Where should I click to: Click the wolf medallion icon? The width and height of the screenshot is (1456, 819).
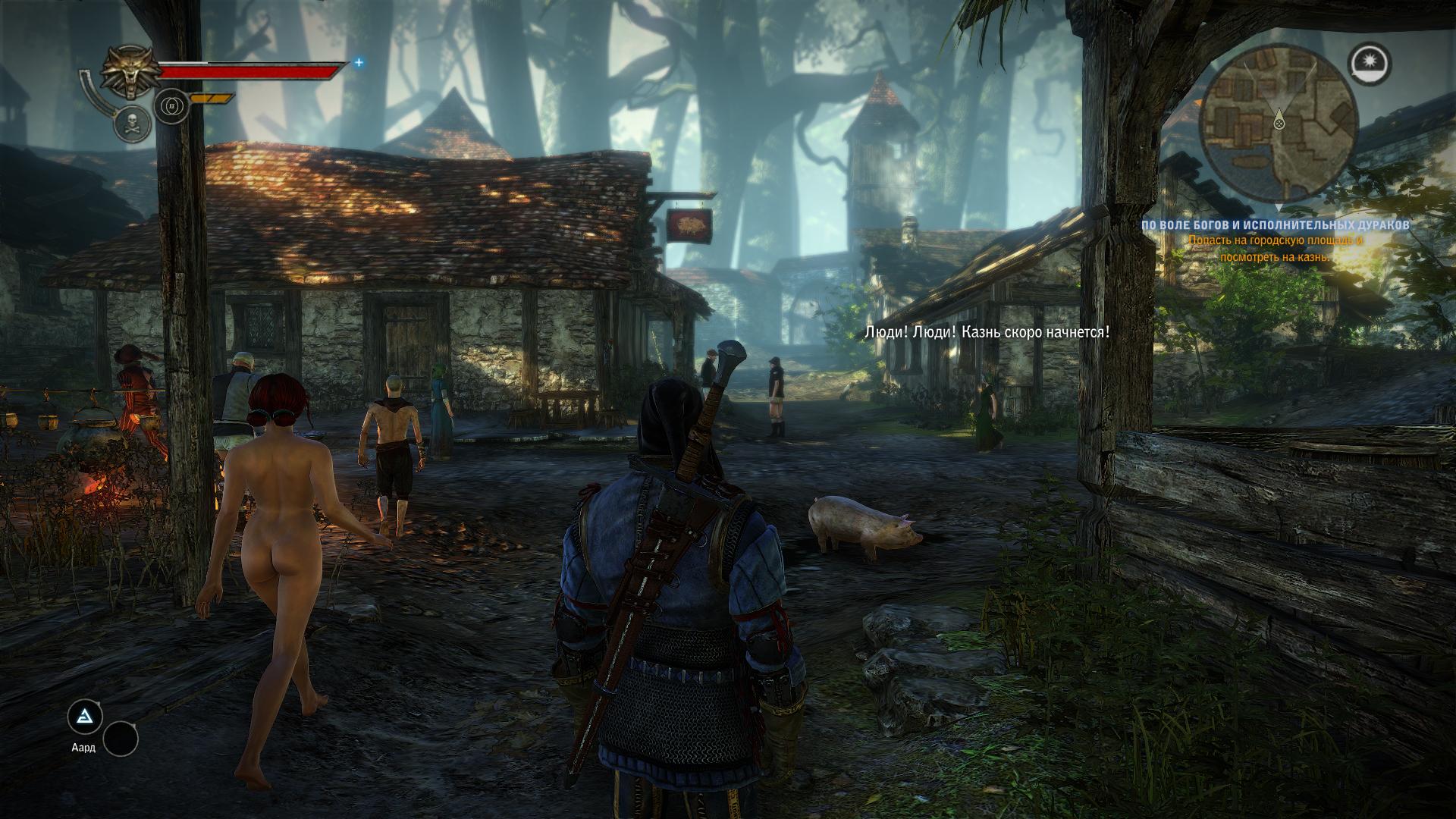click(x=129, y=73)
